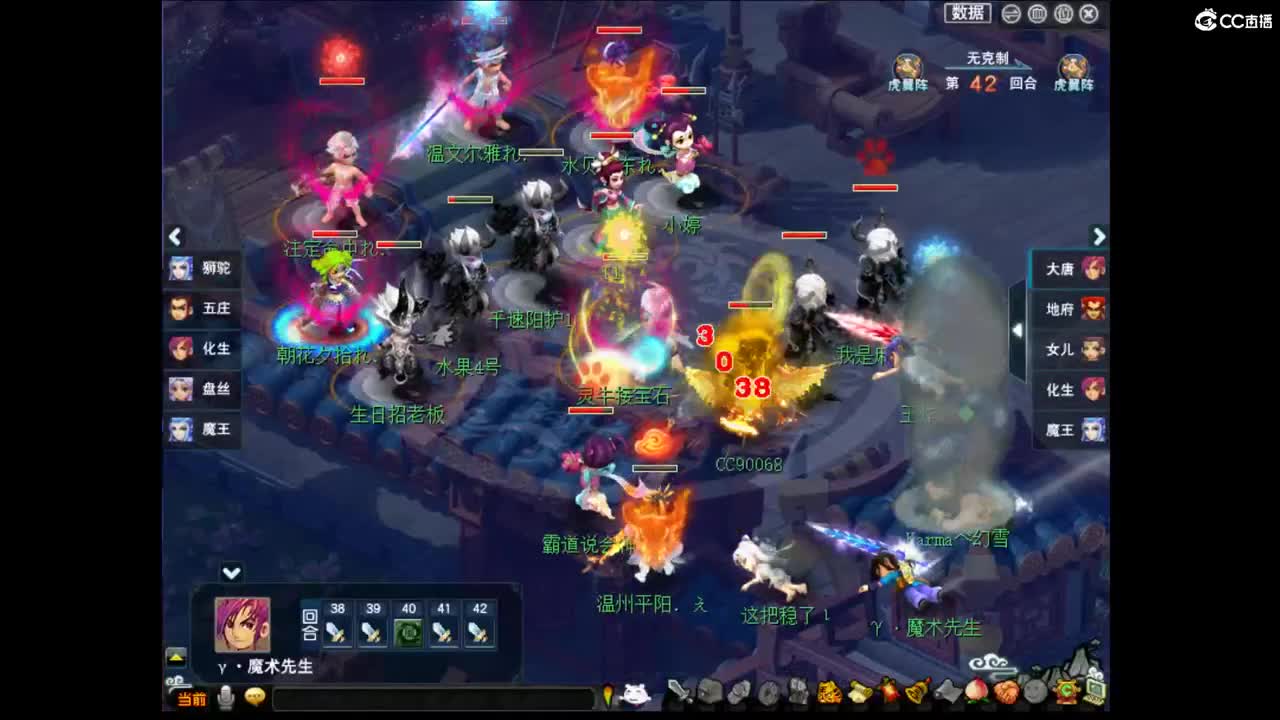This screenshot has width=1280, height=720.
Task: Click the red HP bar above the top-left character
Action: [x=345, y=81]
